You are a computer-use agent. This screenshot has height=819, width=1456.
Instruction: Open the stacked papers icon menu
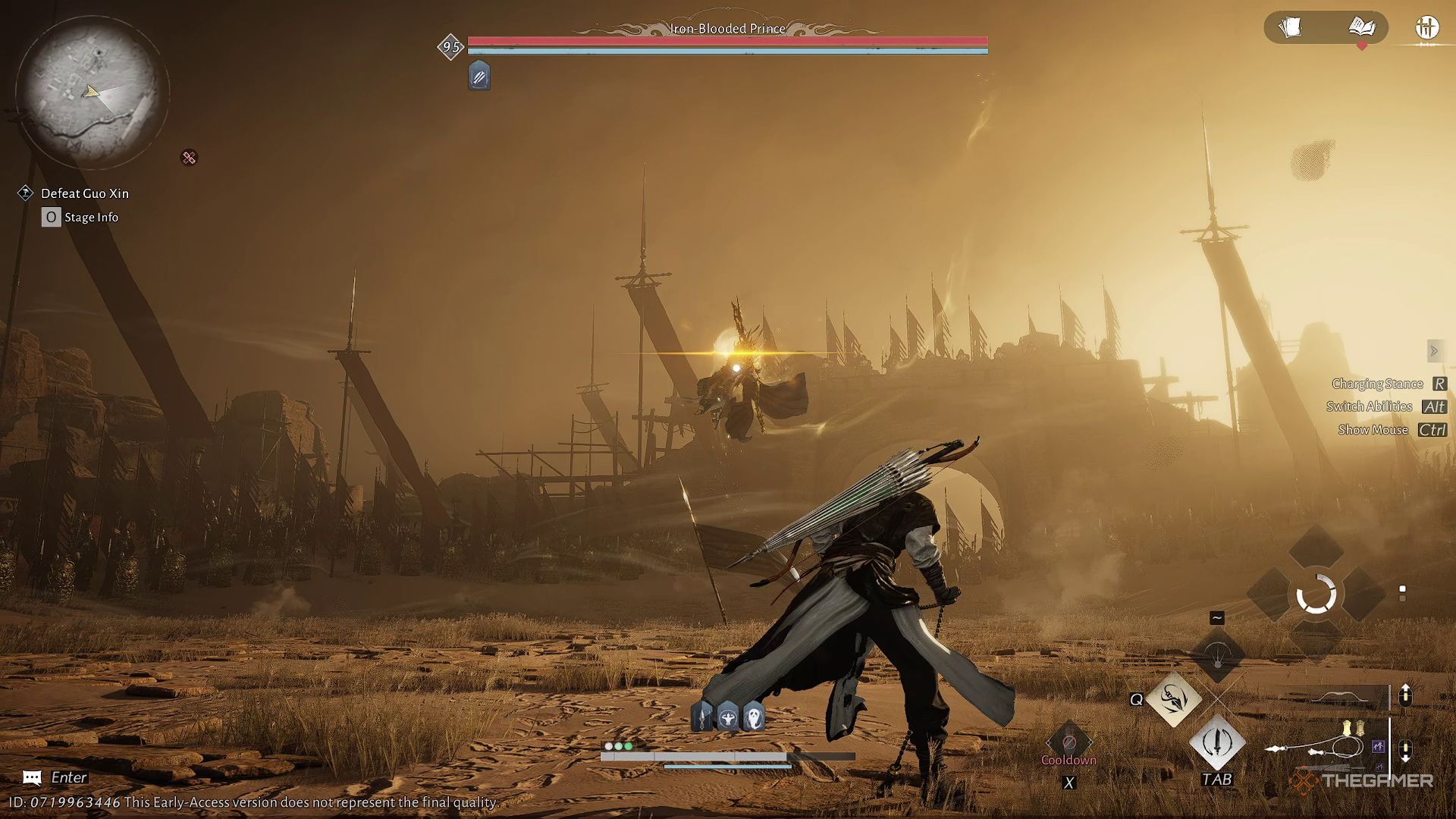[1290, 28]
